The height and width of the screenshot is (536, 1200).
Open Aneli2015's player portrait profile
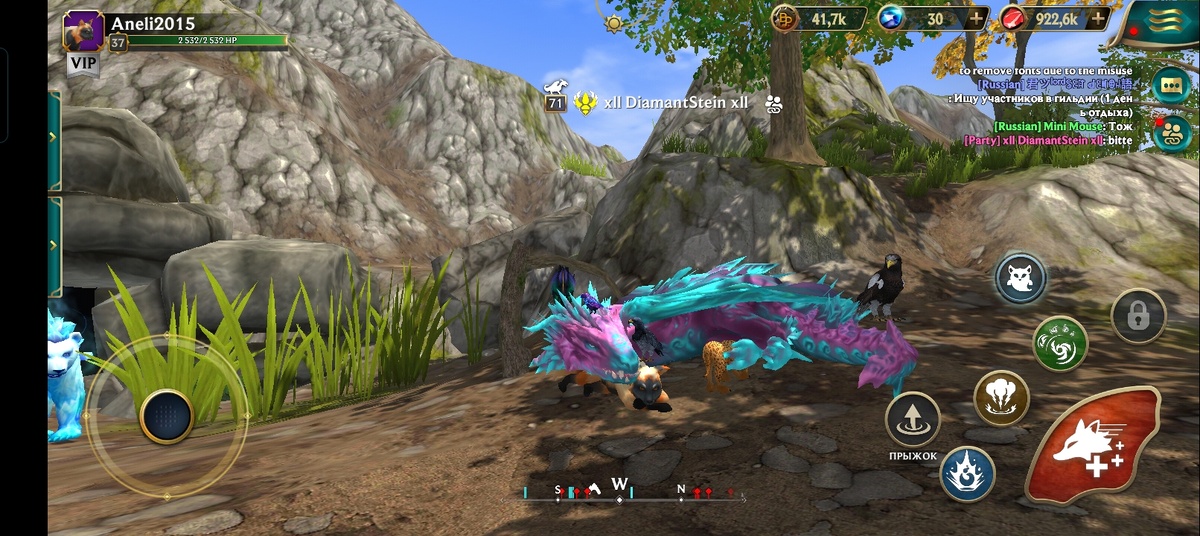[84, 31]
